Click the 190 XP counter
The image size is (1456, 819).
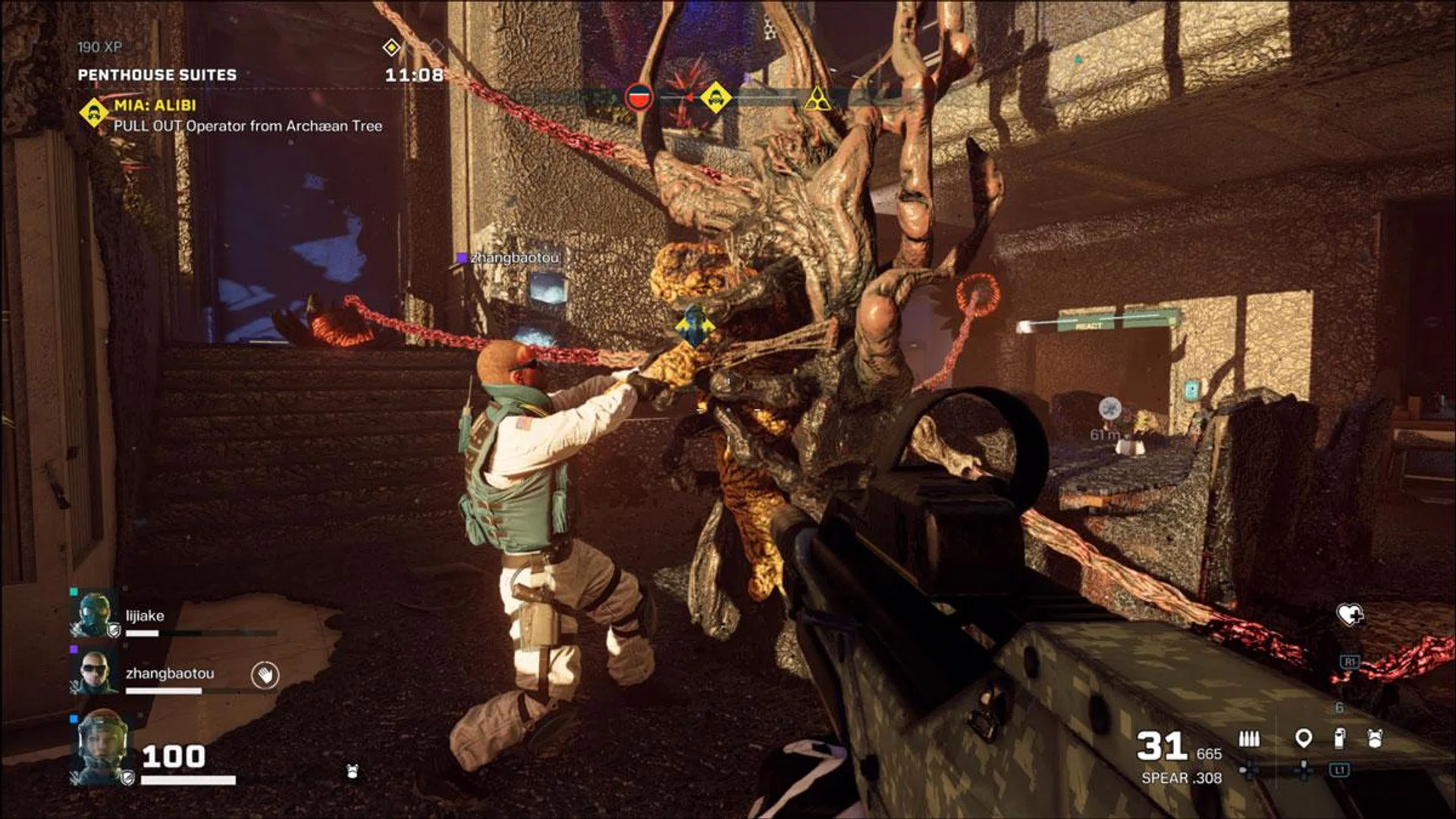click(x=99, y=47)
